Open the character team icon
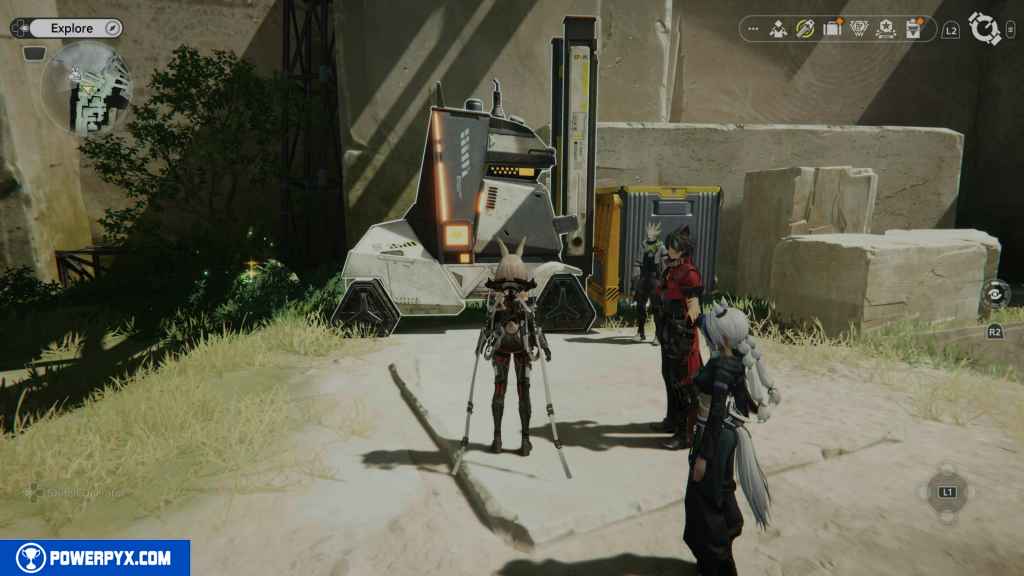The width and height of the screenshot is (1024, 576). pyautogui.click(x=778, y=29)
